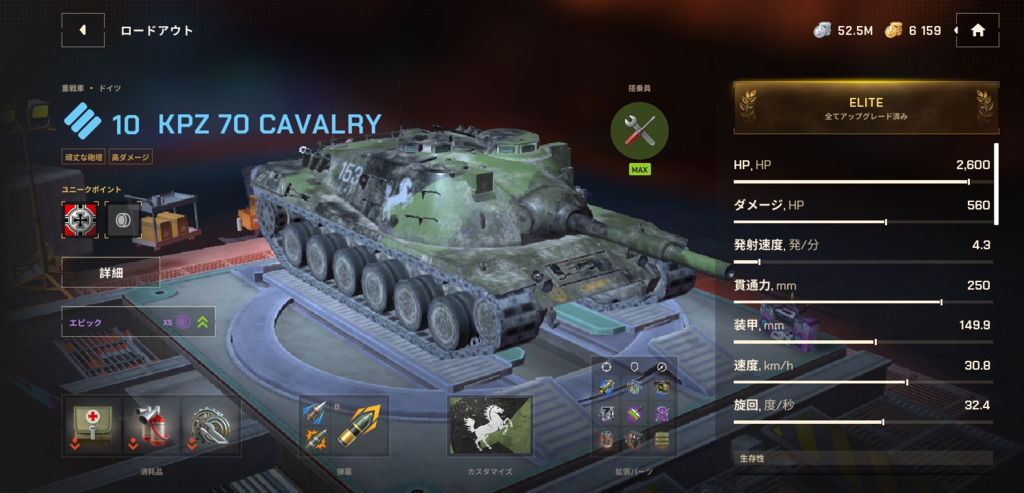Open the 詳細 details panel
The image size is (1024, 493).
(x=110, y=271)
